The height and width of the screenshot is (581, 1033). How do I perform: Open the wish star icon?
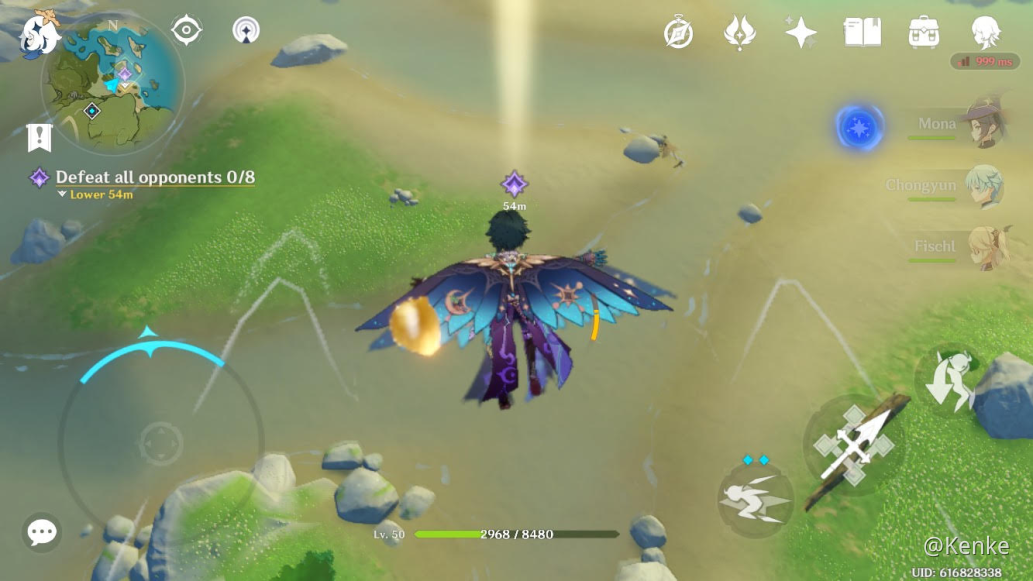click(800, 33)
